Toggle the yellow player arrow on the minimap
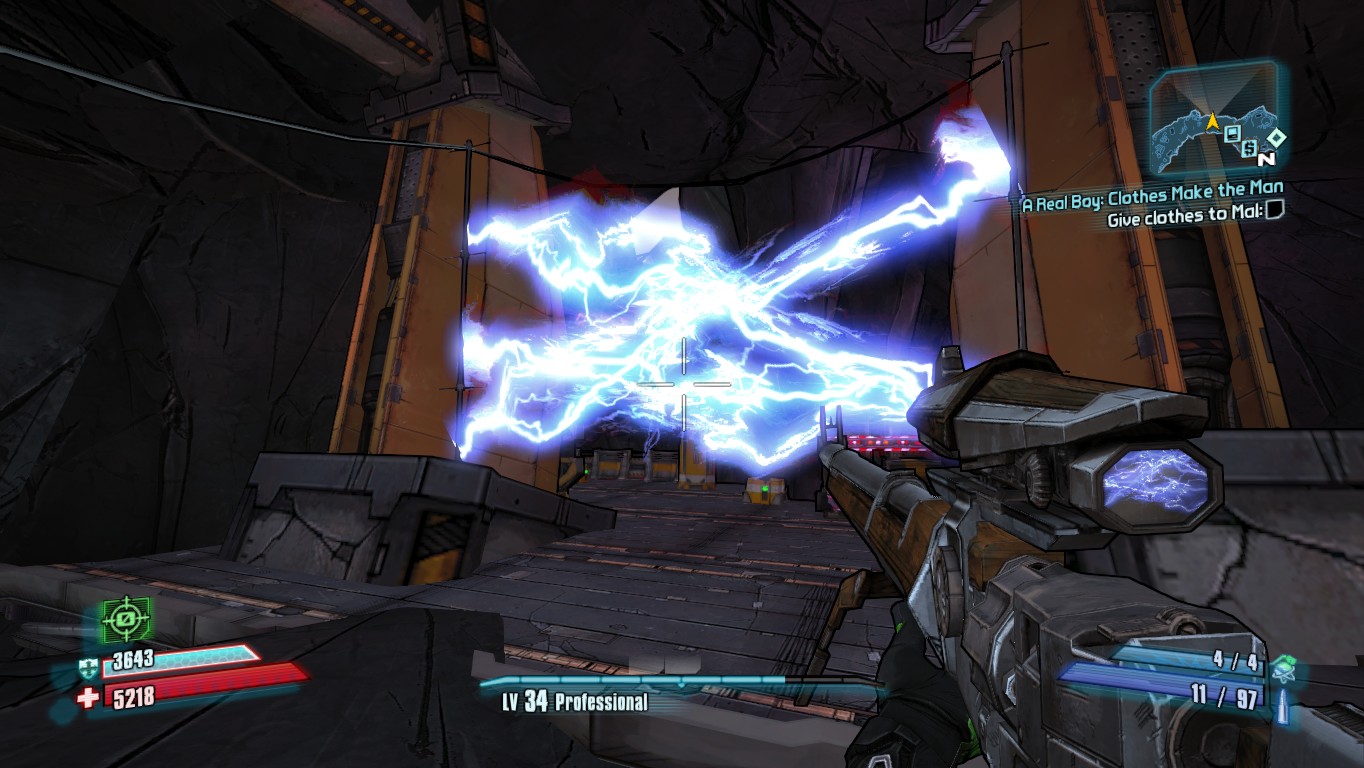The width and height of the screenshot is (1364, 768). [1211, 122]
